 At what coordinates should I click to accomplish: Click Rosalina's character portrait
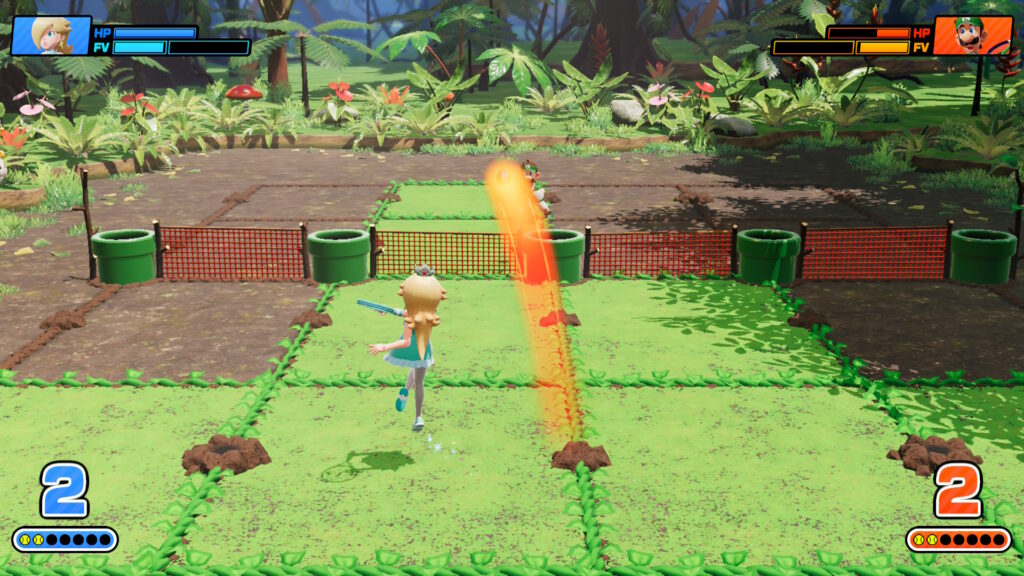coord(50,34)
